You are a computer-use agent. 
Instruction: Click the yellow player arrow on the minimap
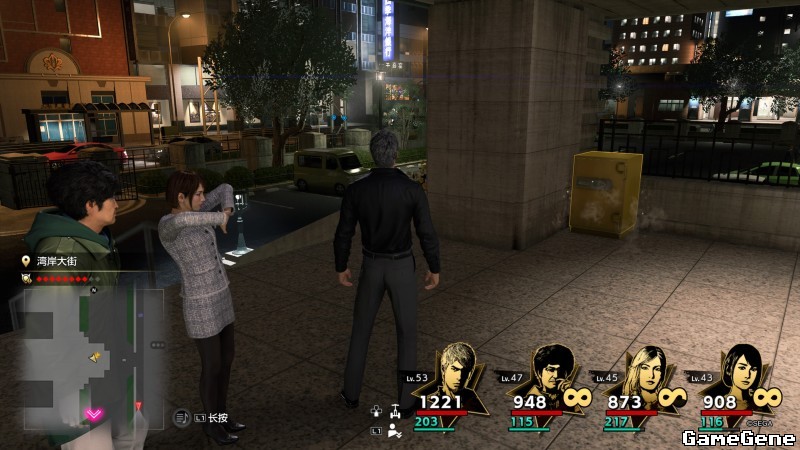tap(95, 357)
